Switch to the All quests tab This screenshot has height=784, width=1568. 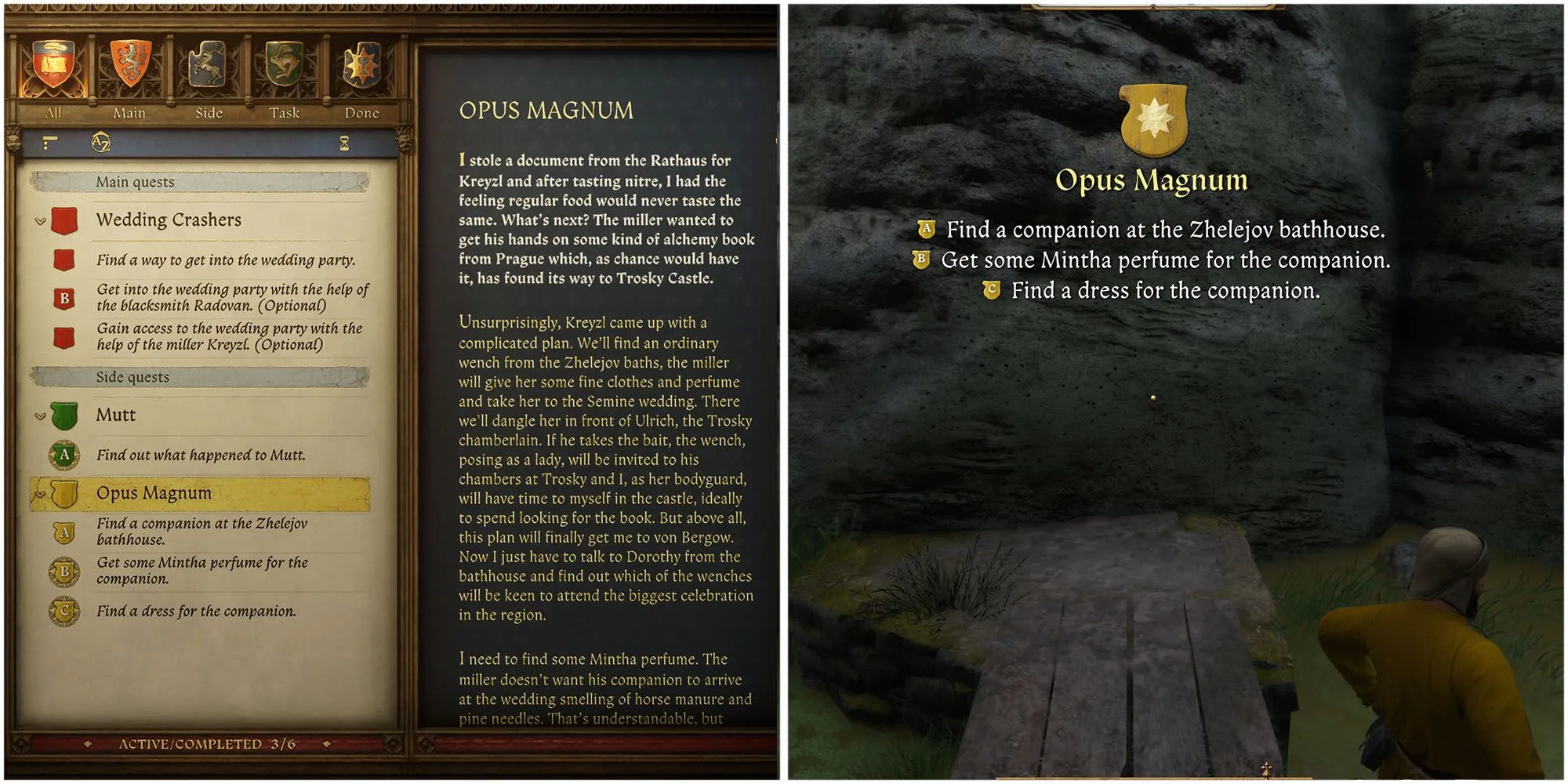click(53, 74)
